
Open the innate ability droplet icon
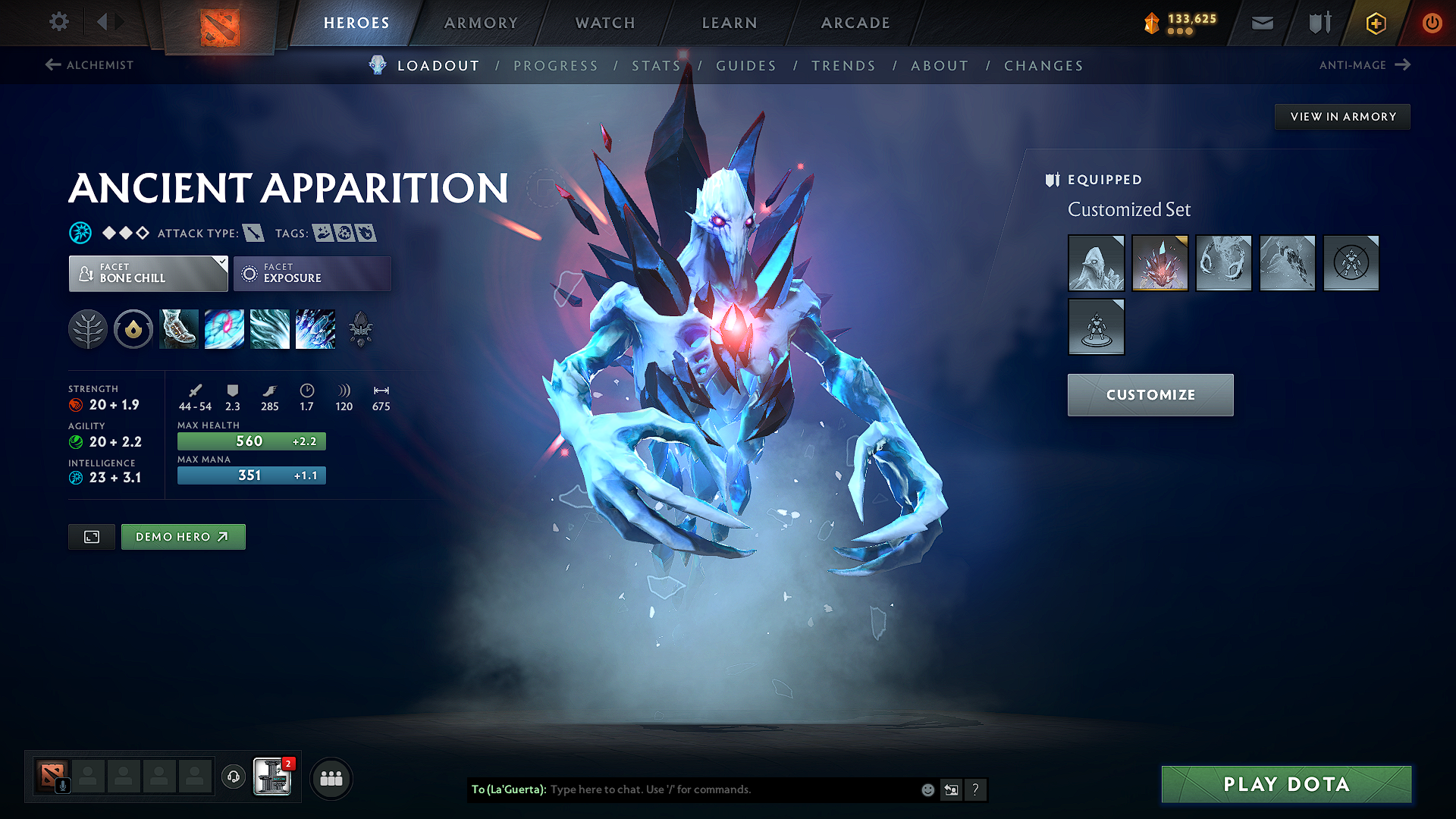(x=133, y=329)
